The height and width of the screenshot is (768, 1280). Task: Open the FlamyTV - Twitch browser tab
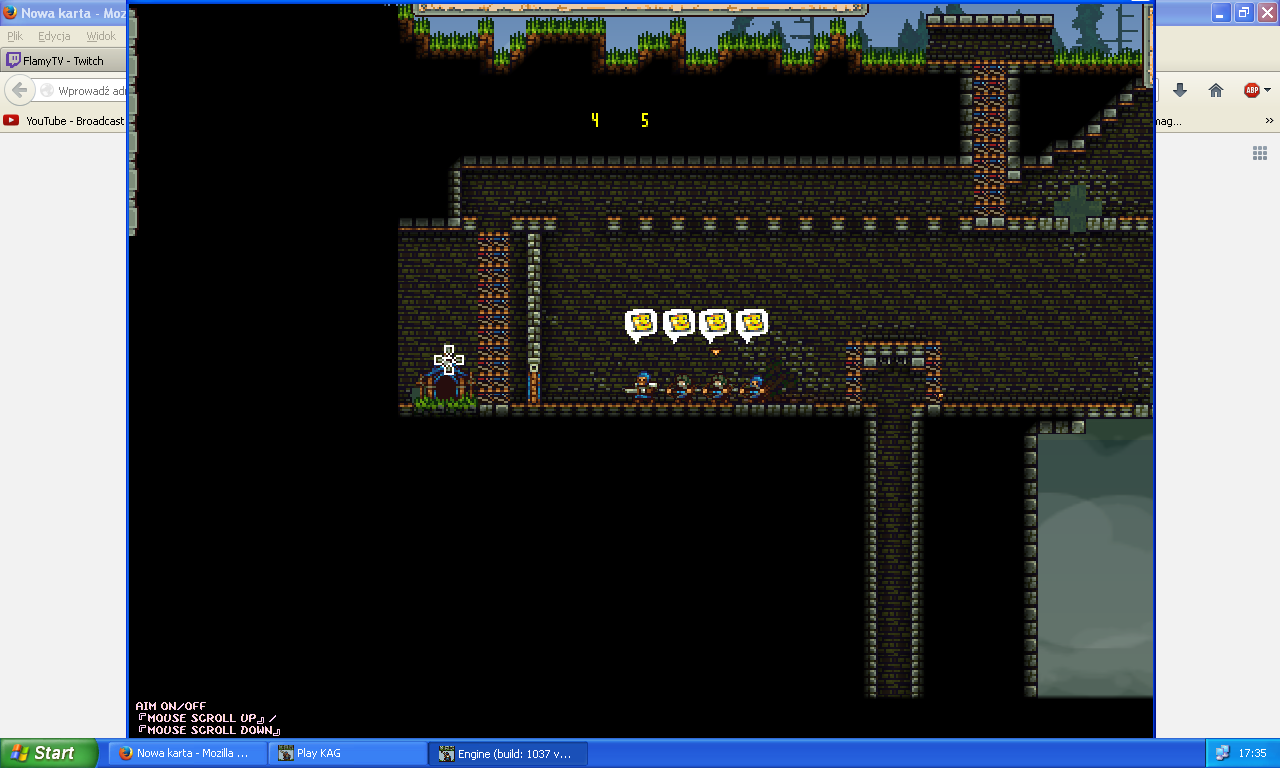[66, 61]
